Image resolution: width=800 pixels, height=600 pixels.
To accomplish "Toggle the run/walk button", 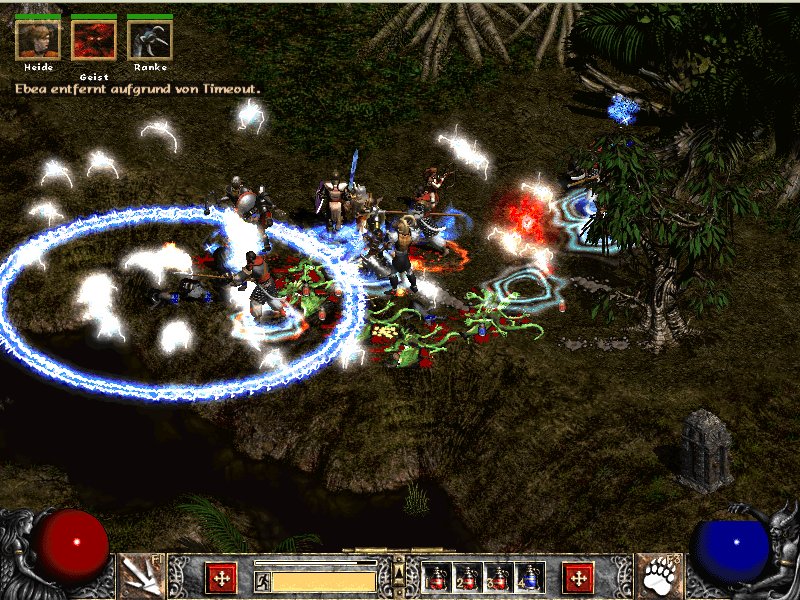I will tap(262, 581).
